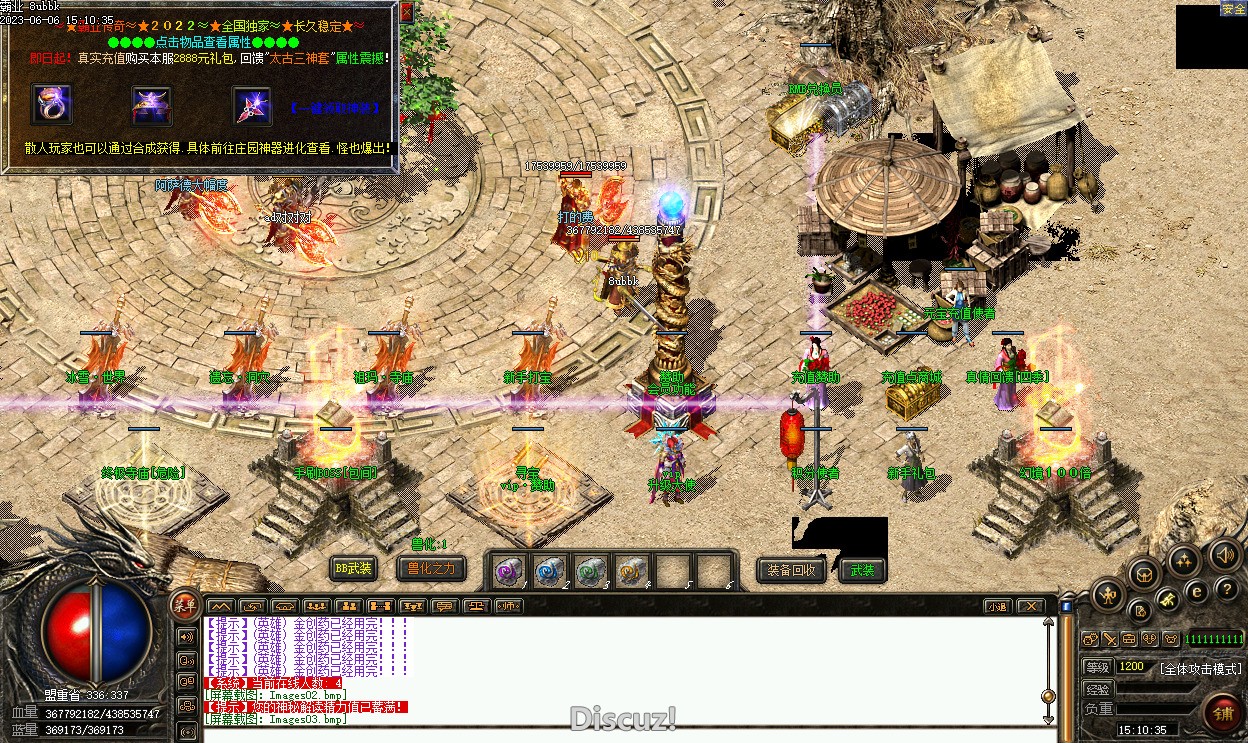Click the 小退 logout button
Viewport: 1248px width, 743px height.
point(997,606)
